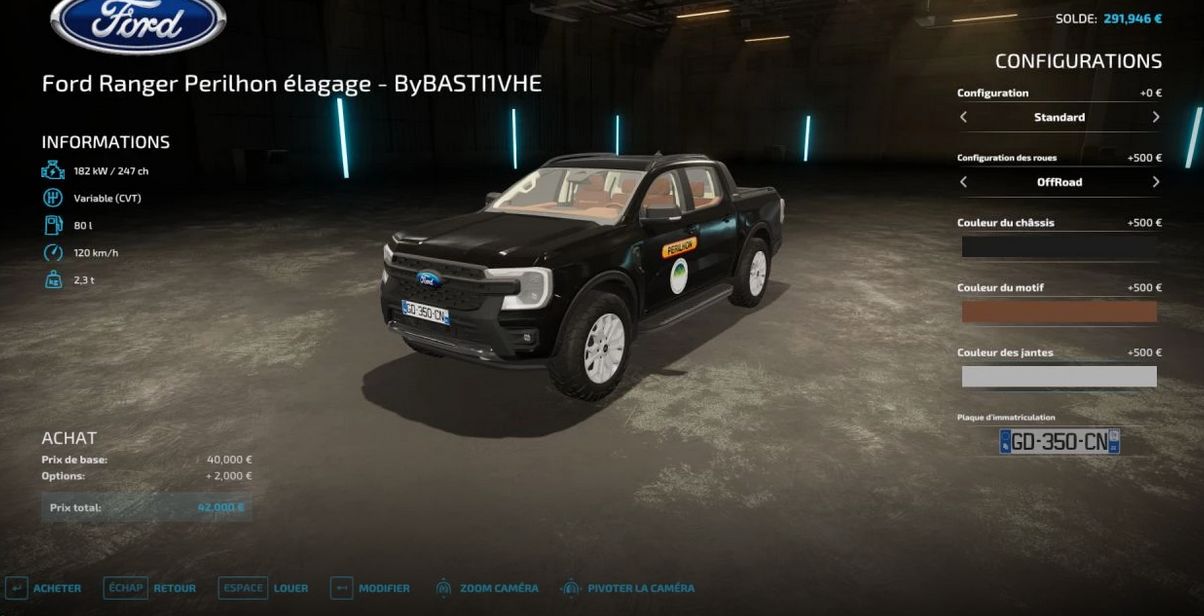Go back with the Retour button
The width and height of the screenshot is (1204, 616).
(x=152, y=588)
